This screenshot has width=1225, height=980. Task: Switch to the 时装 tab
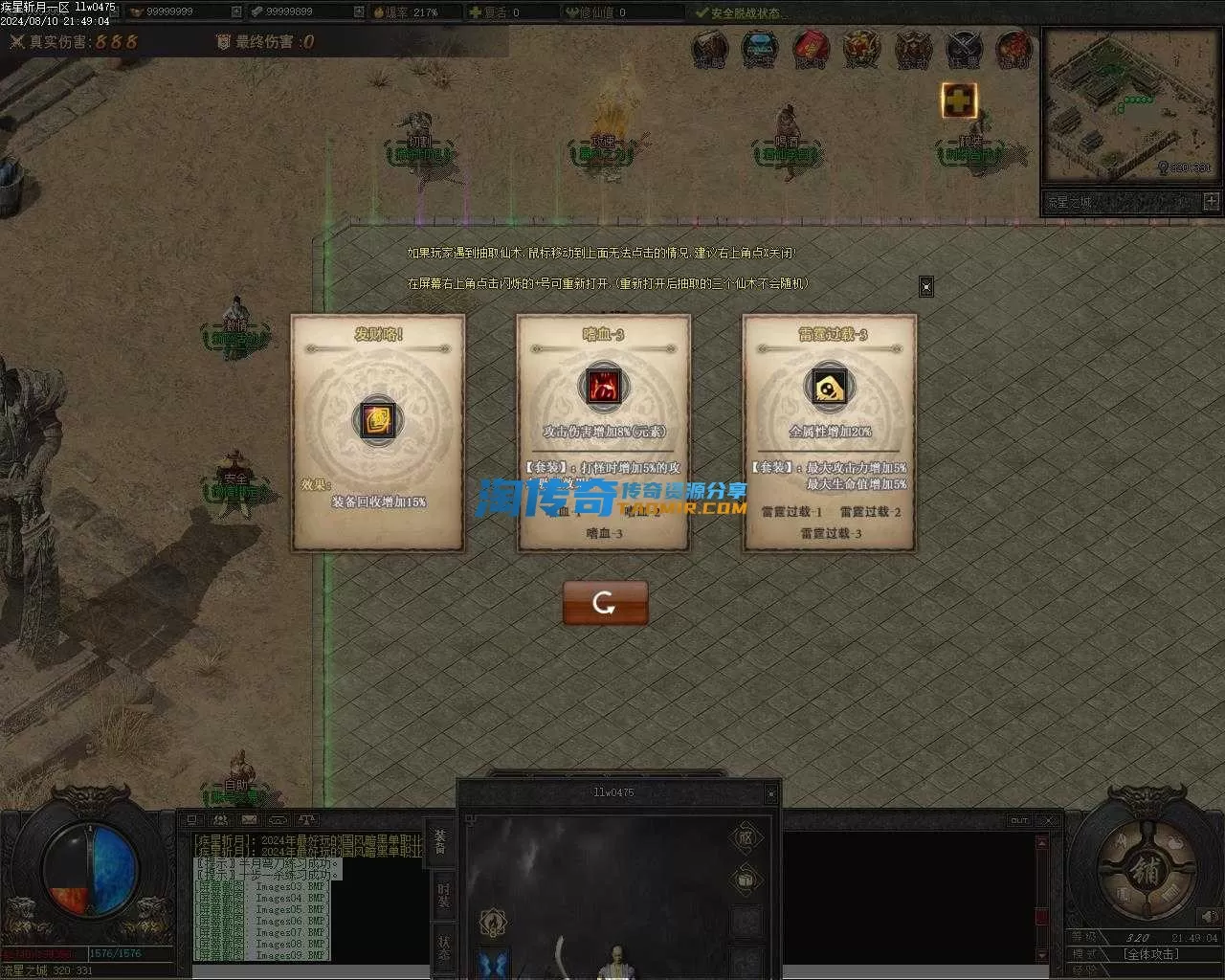pos(443,895)
